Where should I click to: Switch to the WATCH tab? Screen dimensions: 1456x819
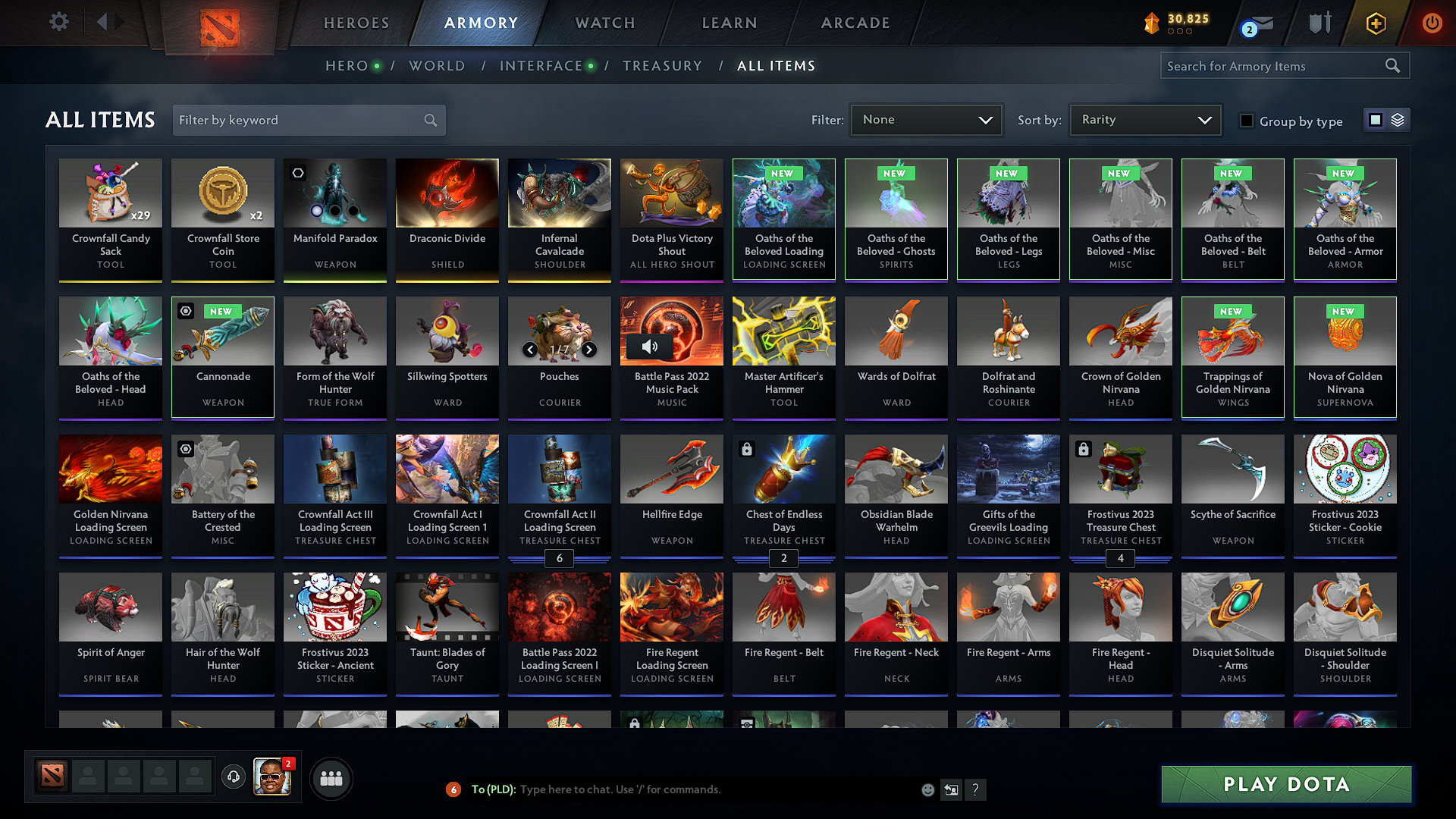point(604,23)
